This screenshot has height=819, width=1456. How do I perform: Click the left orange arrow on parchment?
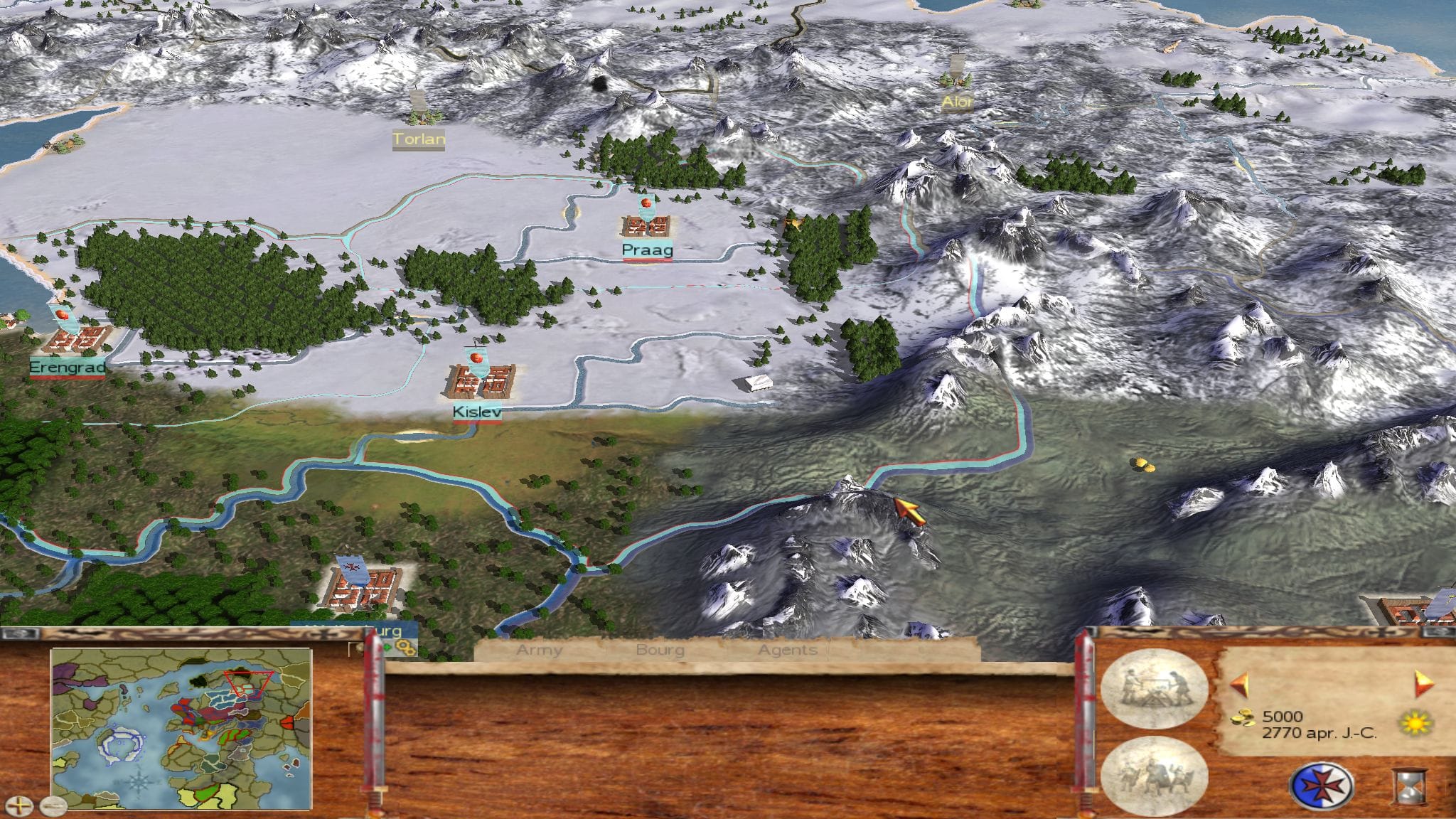[1240, 685]
